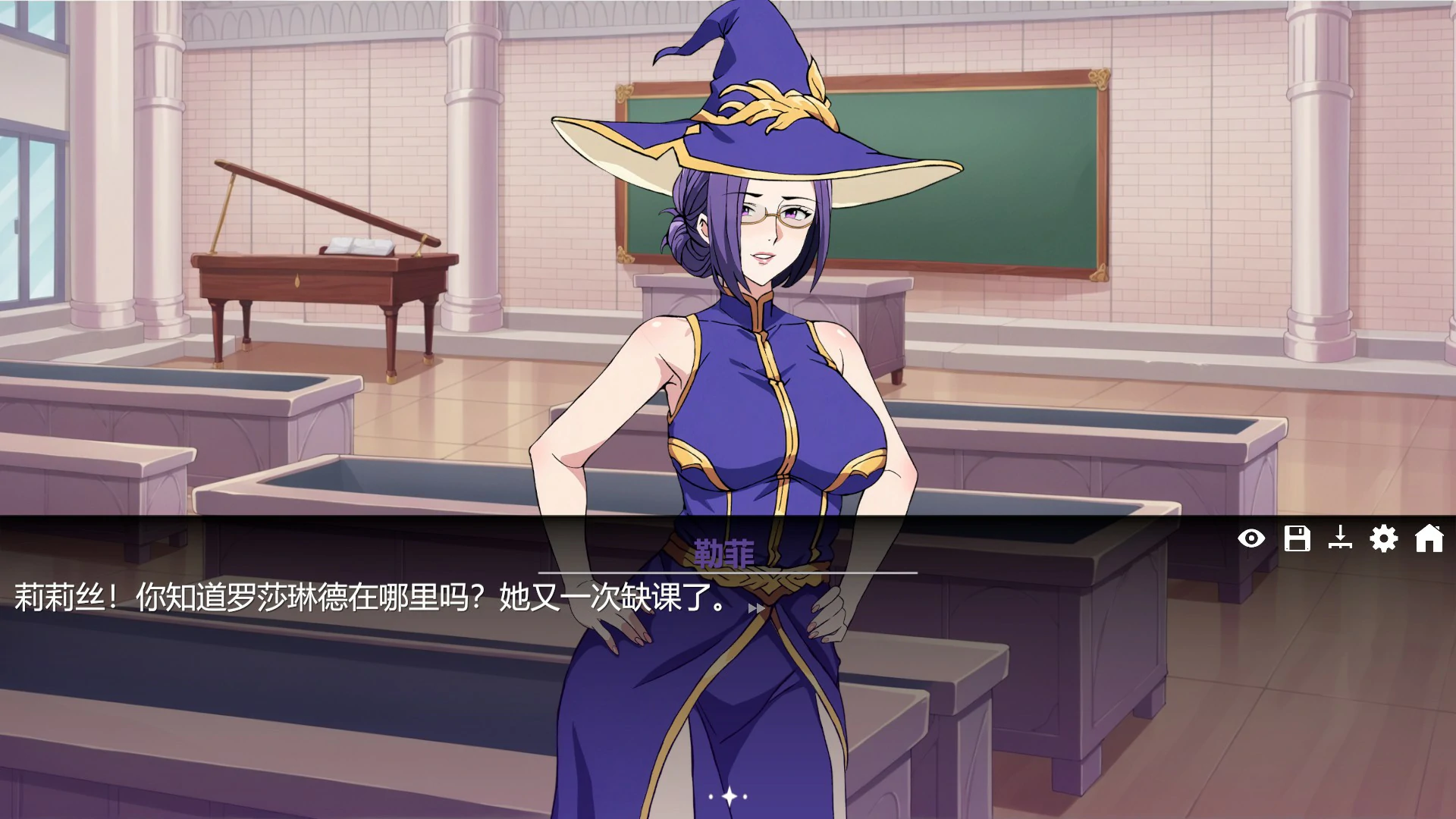1456x819 pixels.
Task: Return to the title screen via home icon
Action: tap(1431, 540)
